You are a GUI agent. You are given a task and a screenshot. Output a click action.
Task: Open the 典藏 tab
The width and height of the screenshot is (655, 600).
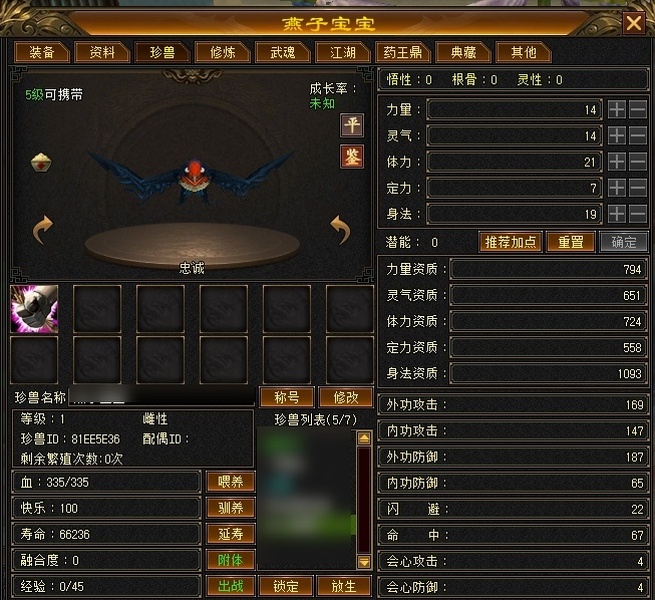(463, 52)
